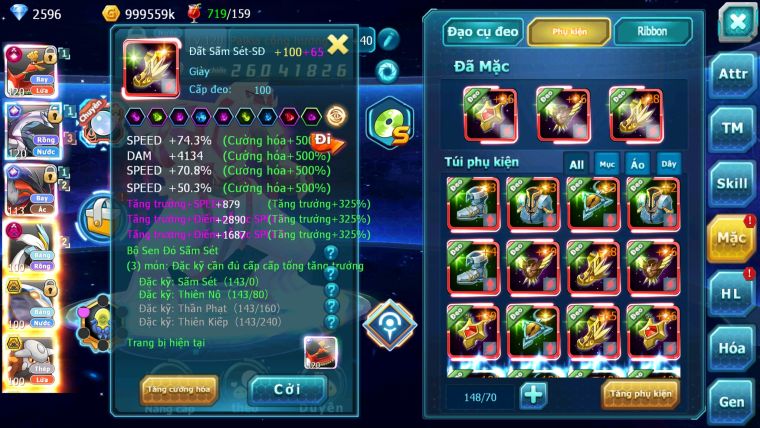Filter accessories by Dây
760x428 pixels.
click(x=668, y=164)
